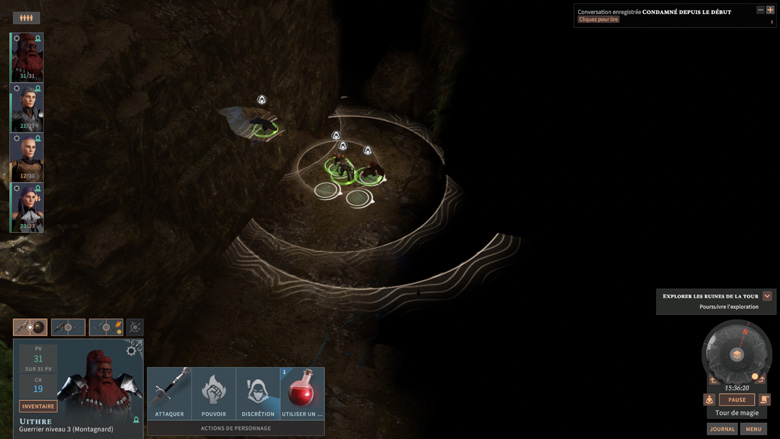Collapse the Explorer les ruines quest tracker
This screenshot has height=439, width=780.
[x=767, y=296]
